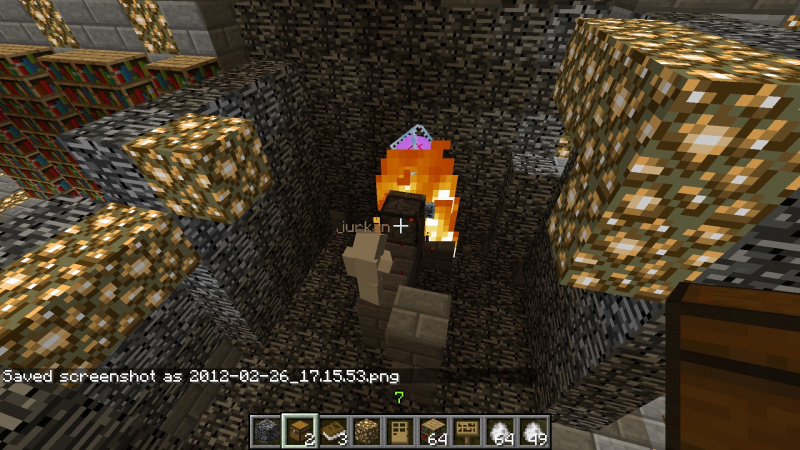The height and width of the screenshot is (450, 800).
Task: Choose the brown item stack of 3
Action: coord(332,431)
